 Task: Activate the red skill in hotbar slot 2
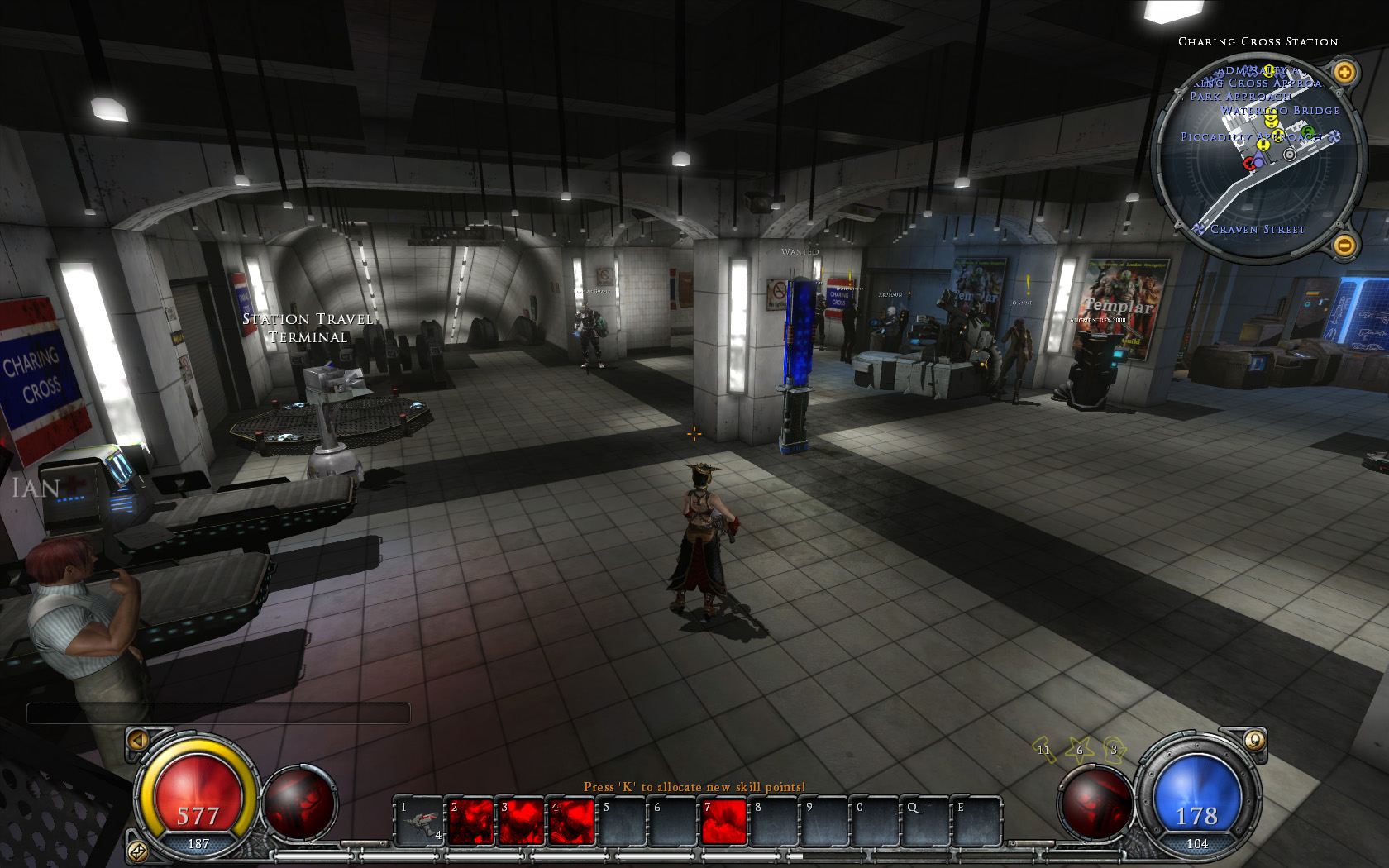tap(471, 821)
